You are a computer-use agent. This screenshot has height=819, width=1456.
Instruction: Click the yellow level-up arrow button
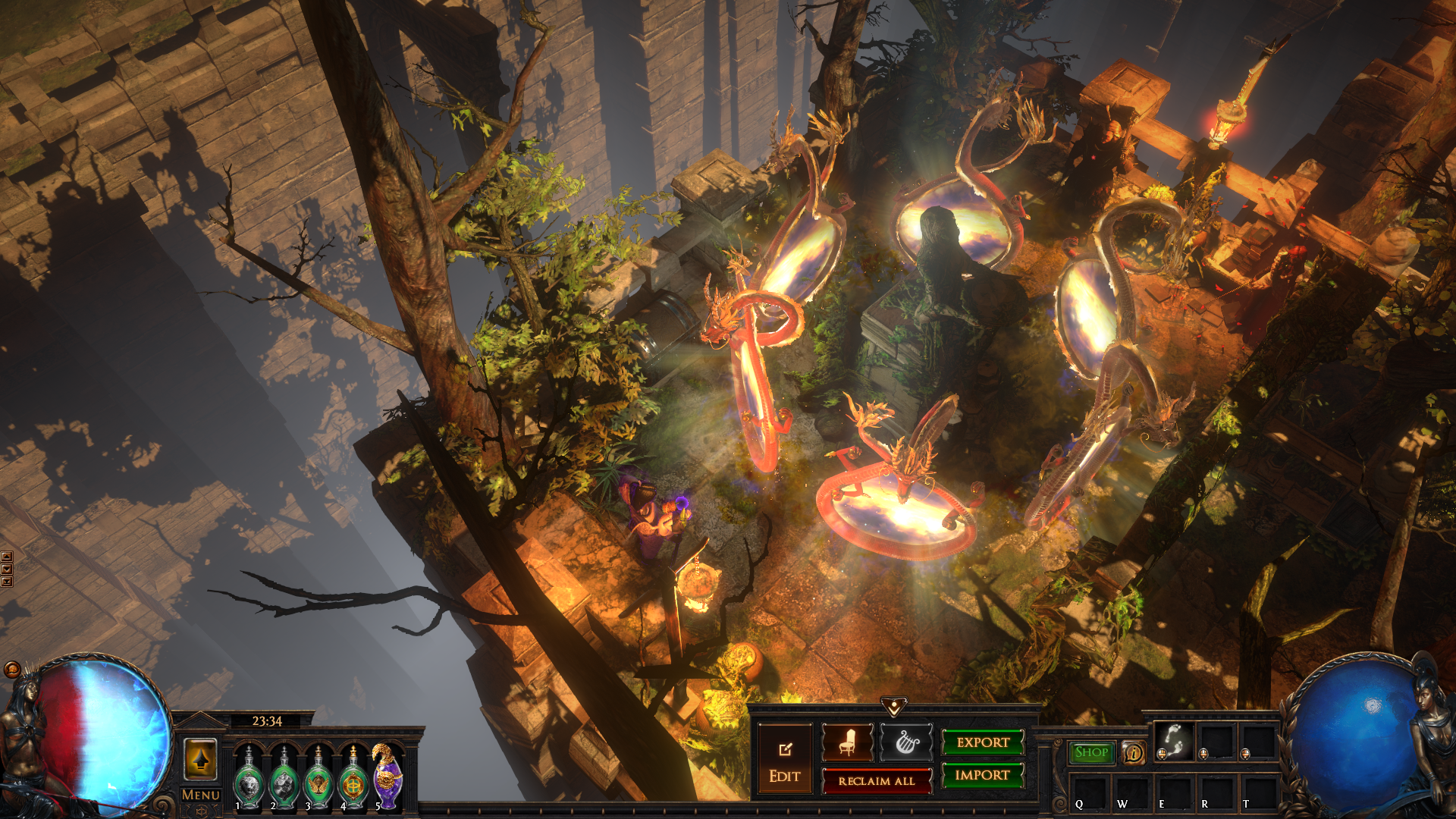(200, 759)
